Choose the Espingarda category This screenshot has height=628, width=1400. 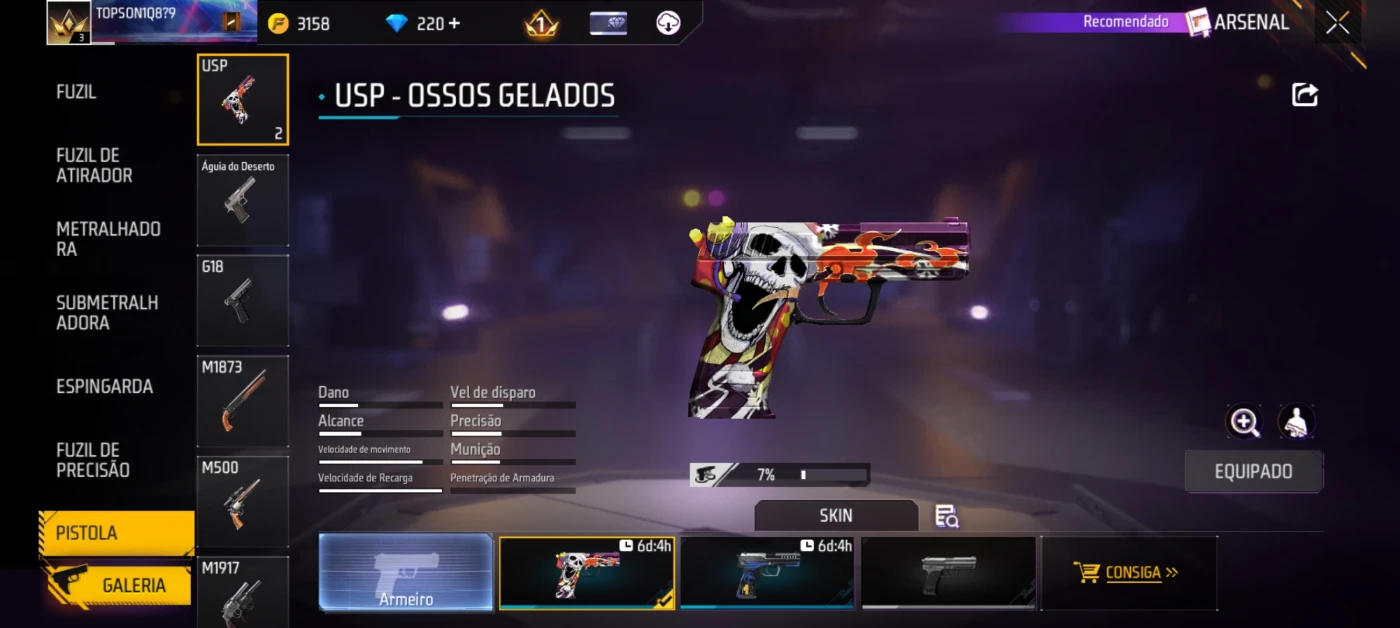click(104, 387)
